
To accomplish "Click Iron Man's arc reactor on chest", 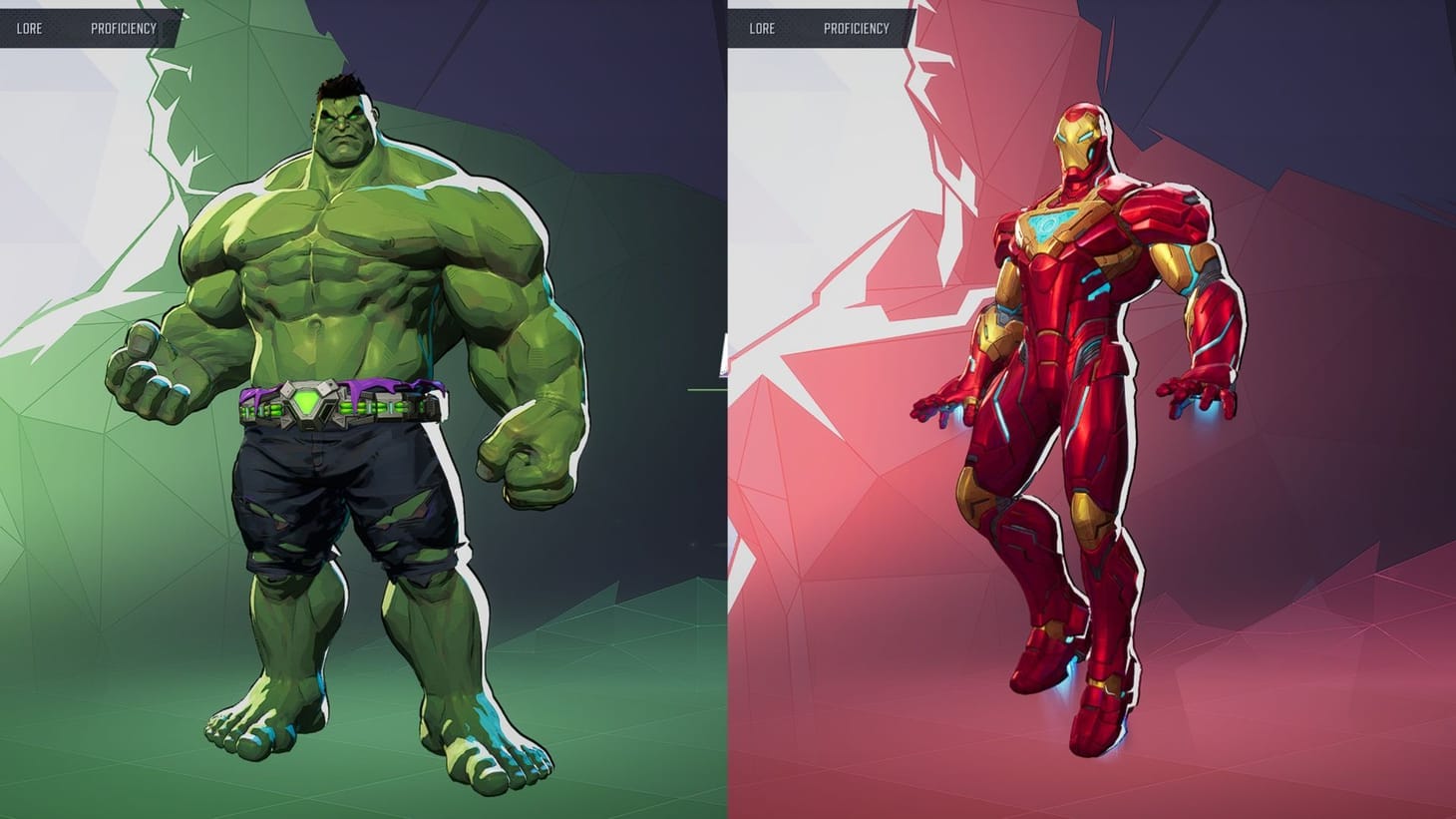I will (x=1049, y=223).
